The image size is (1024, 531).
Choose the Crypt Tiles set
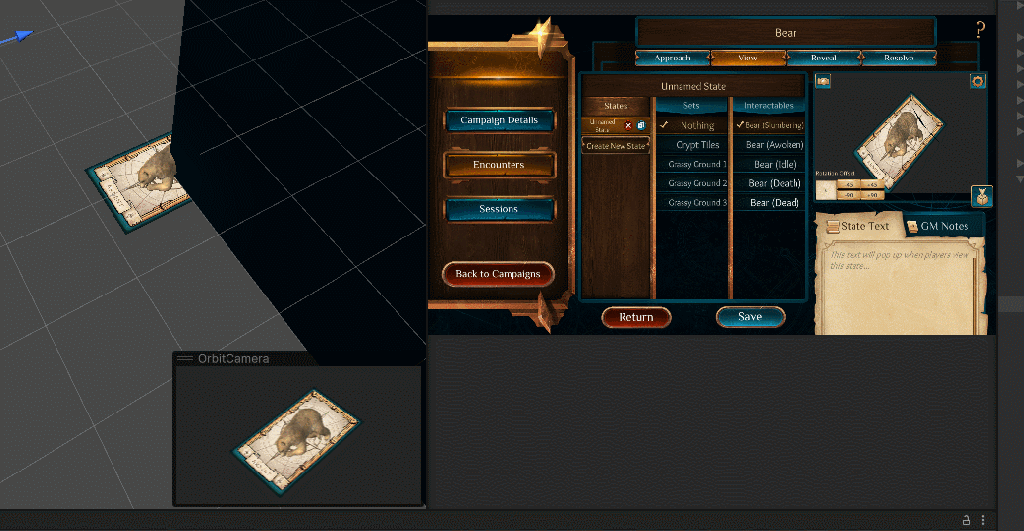point(697,145)
